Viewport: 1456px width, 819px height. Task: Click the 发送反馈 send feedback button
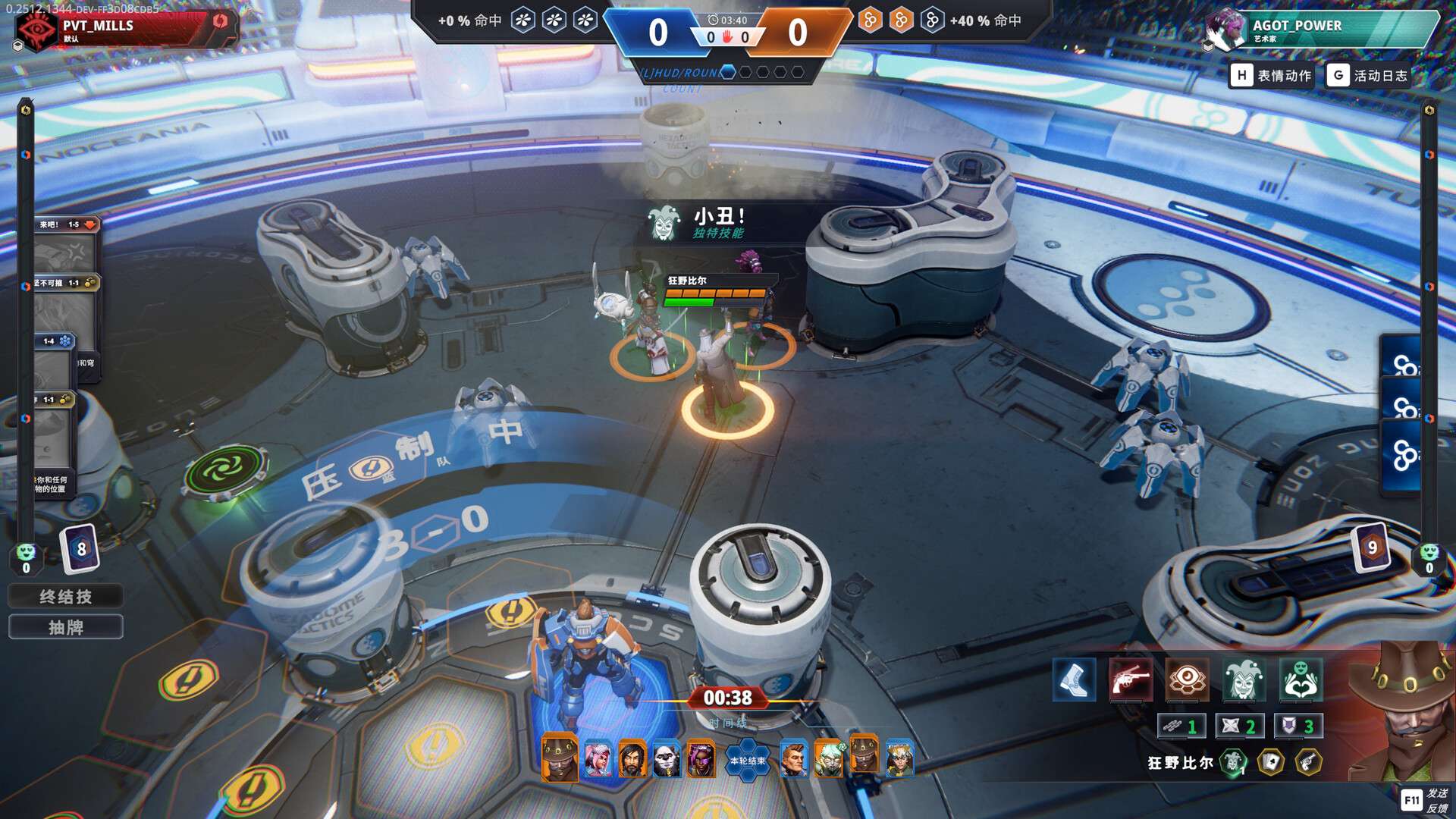point(1425,800)
